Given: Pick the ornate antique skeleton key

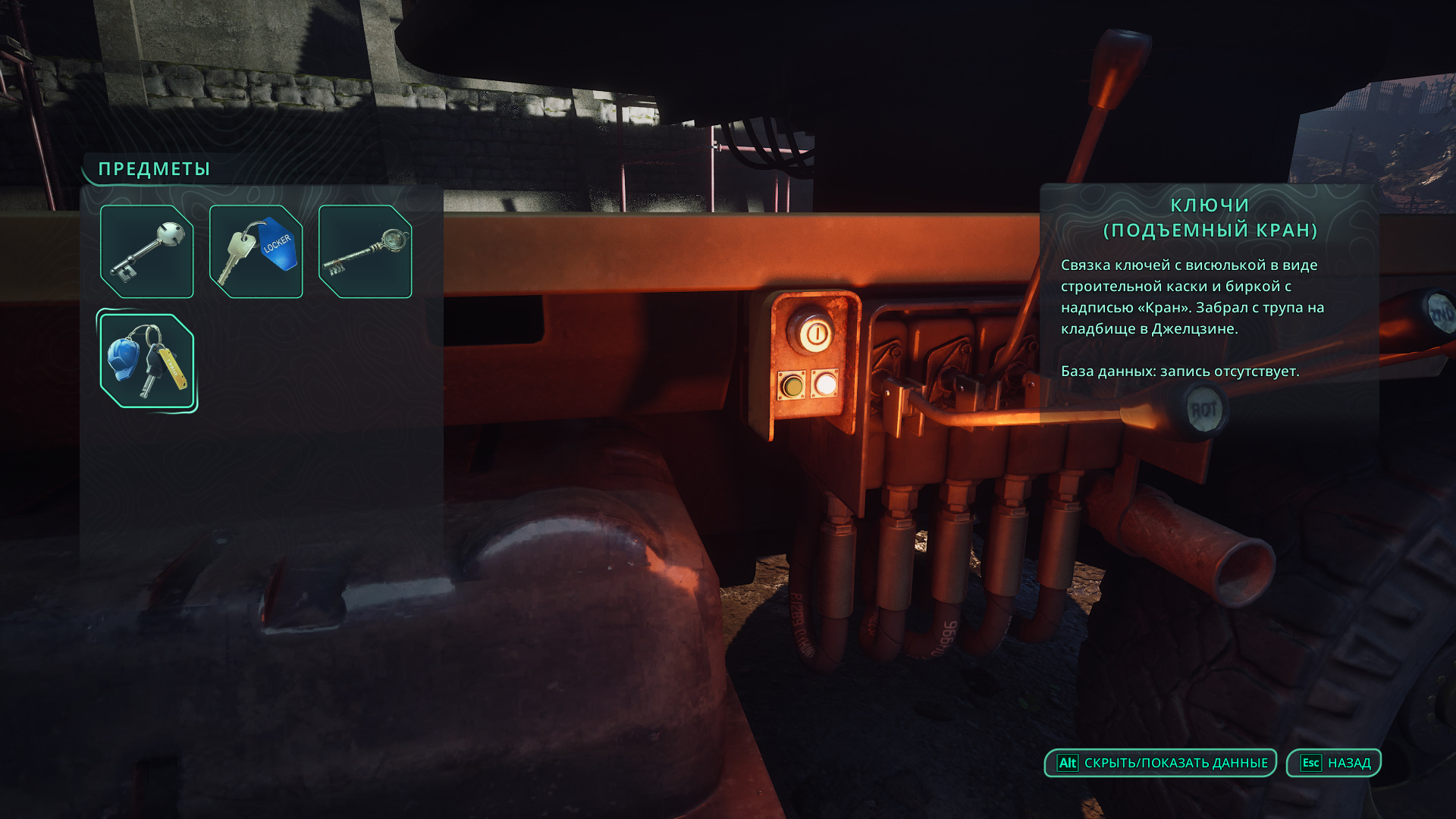Looking at the screenshot, I should pos(365,251).
